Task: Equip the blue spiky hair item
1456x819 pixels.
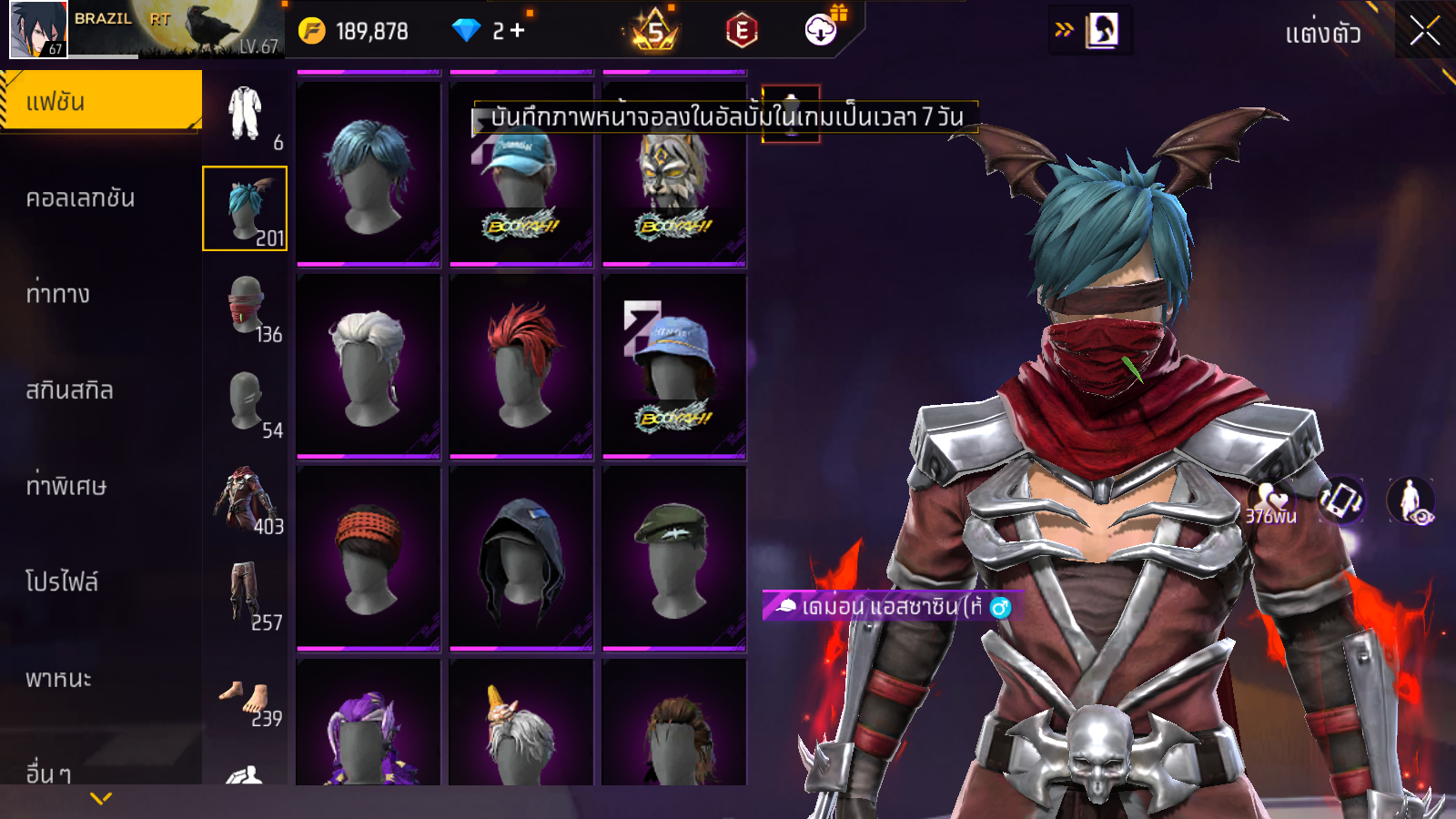Action: point(369,174)
